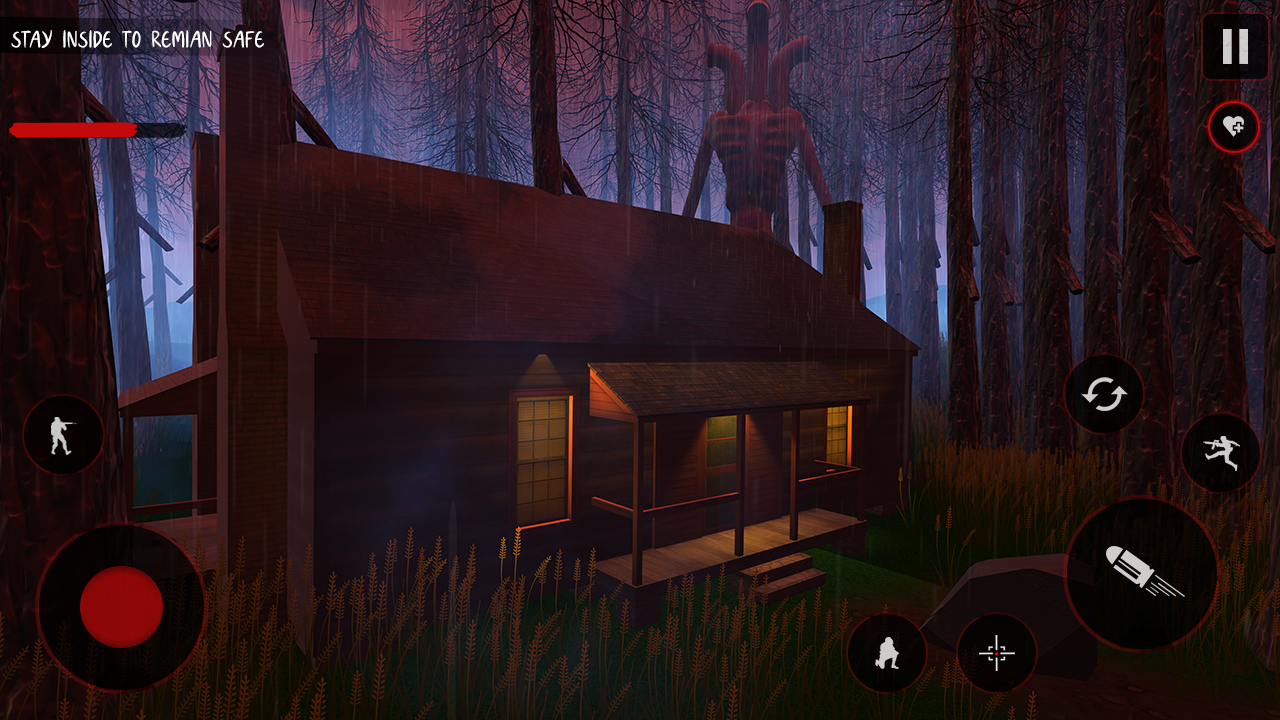Crouch using the kneeling soldier button
Viewport: 1280px width, 720px height.
(886, 653)
